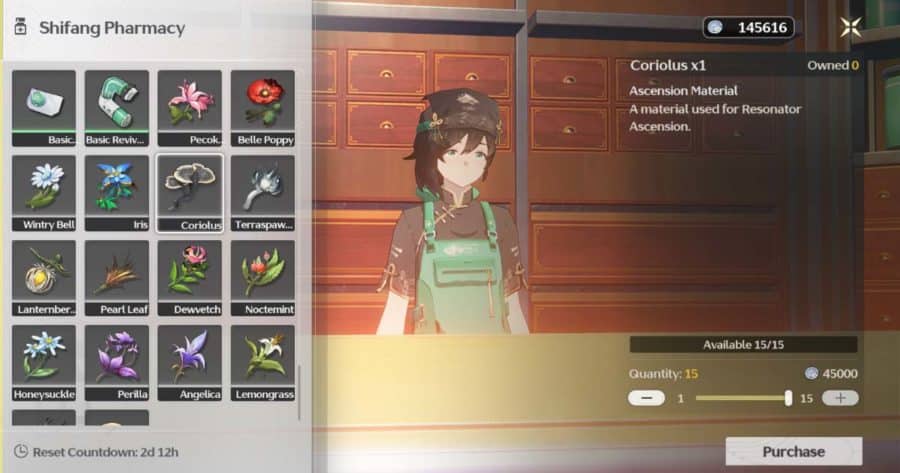
Task: Choose the Belle Poppy item
Action: click(263, 107)
